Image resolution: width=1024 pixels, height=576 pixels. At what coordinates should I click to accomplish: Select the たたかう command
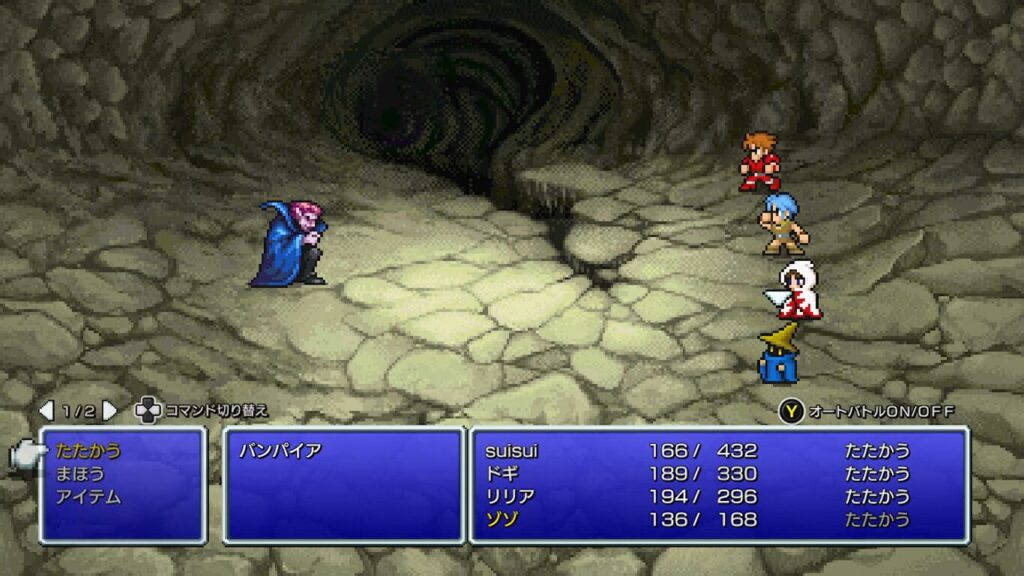point(88,451)
